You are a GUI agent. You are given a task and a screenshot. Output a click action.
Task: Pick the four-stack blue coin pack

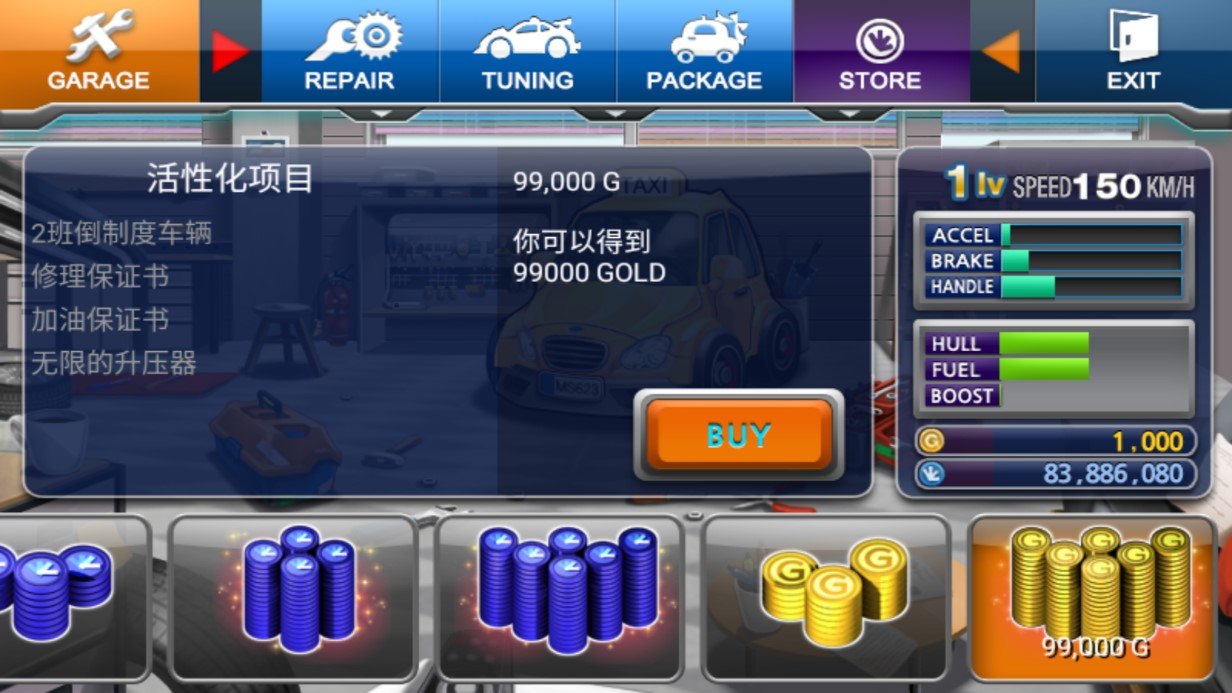(293, 597)
